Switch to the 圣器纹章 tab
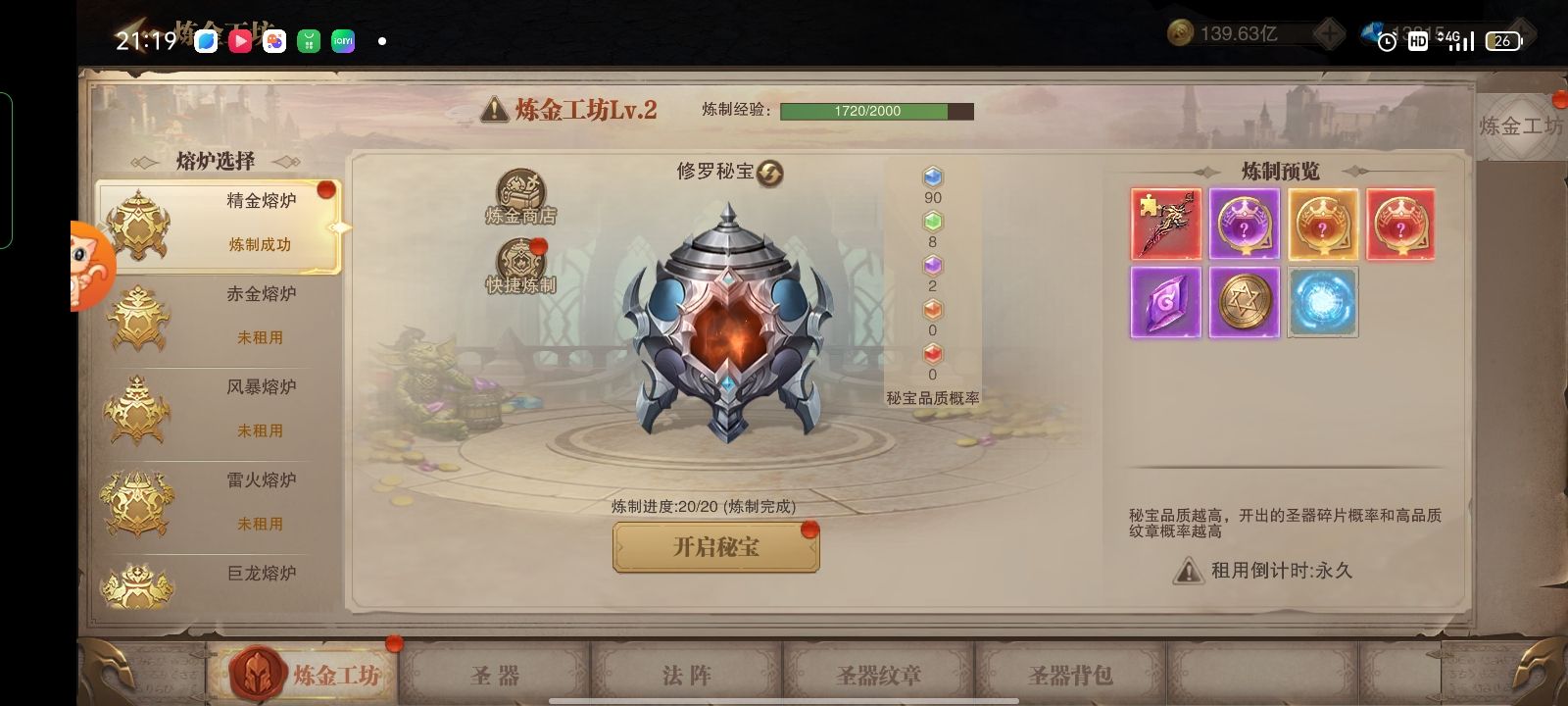Viewport: 1568px width, 706px height. [x=878, y=676]
